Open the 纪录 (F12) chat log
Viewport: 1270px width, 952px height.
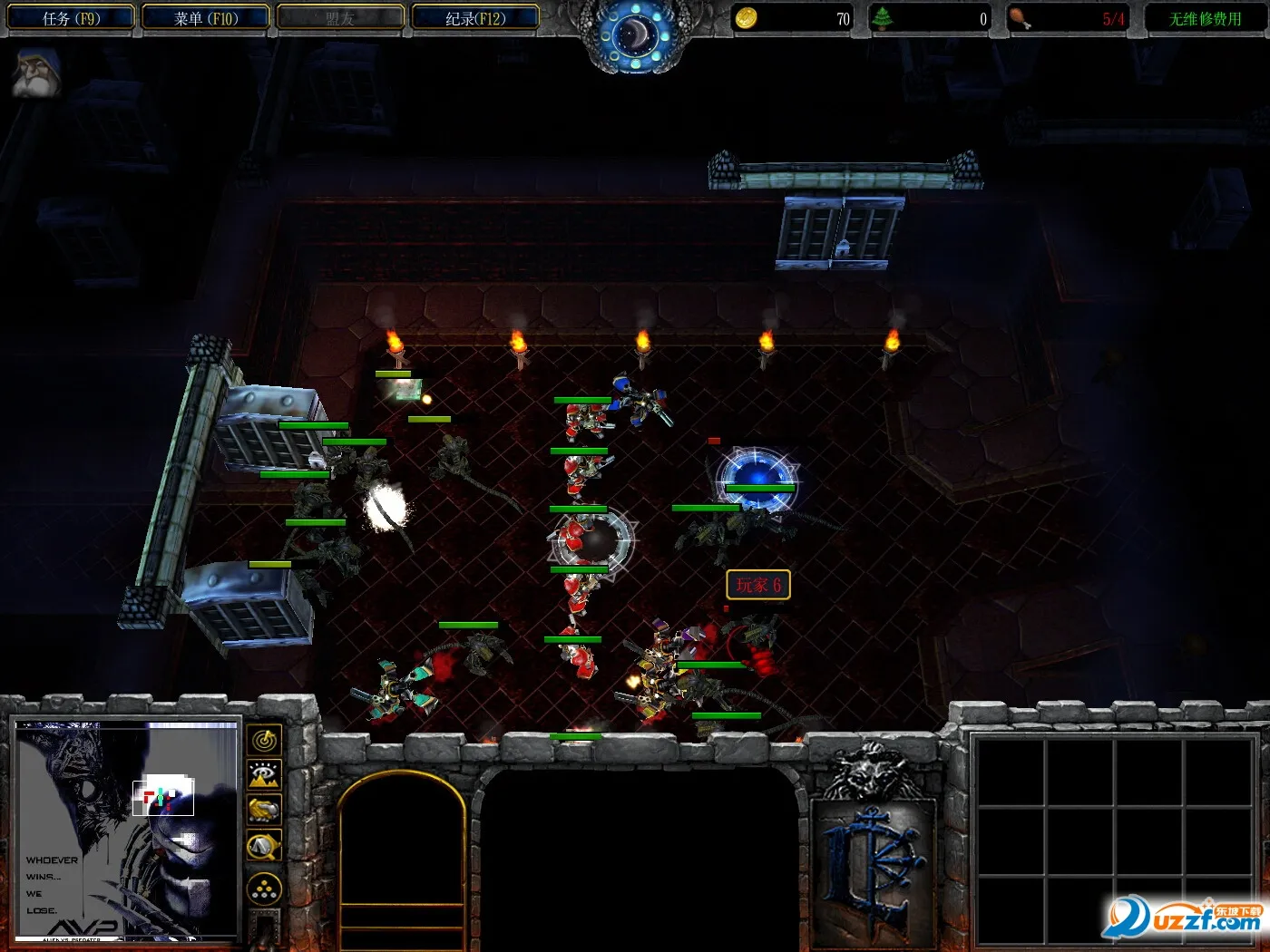(x=475, y=18)
